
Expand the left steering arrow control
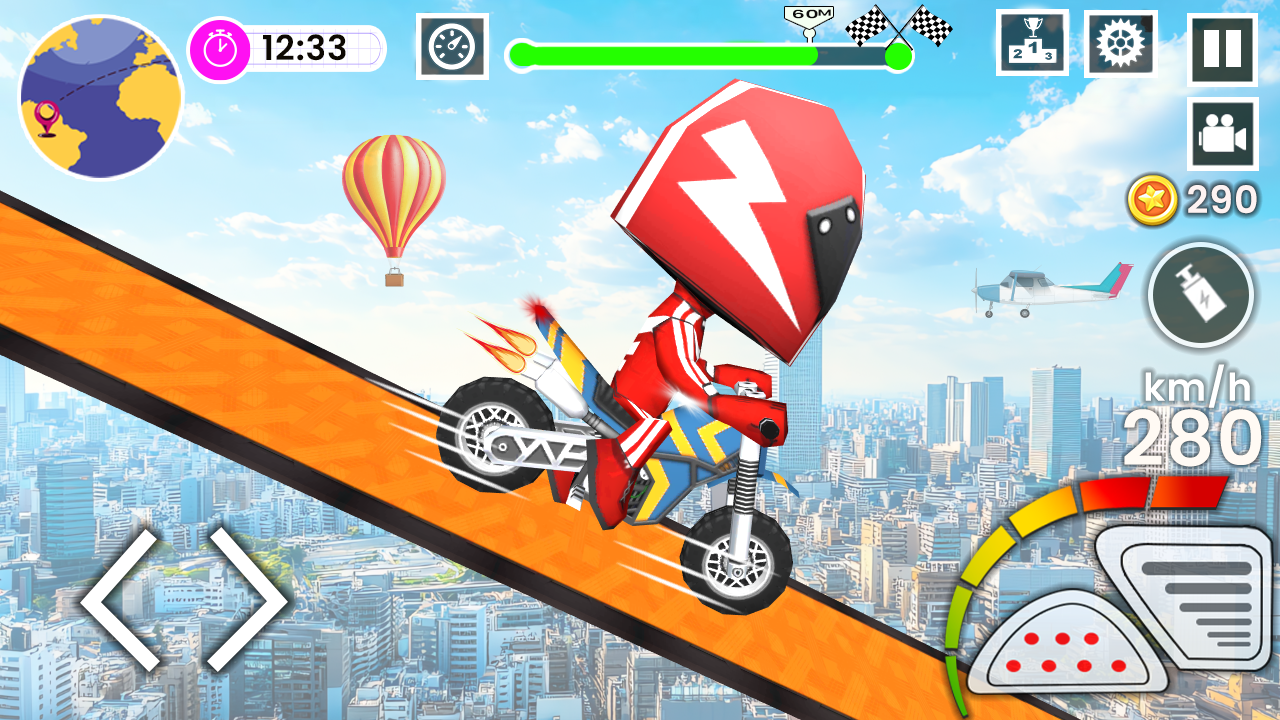(121, 600)
